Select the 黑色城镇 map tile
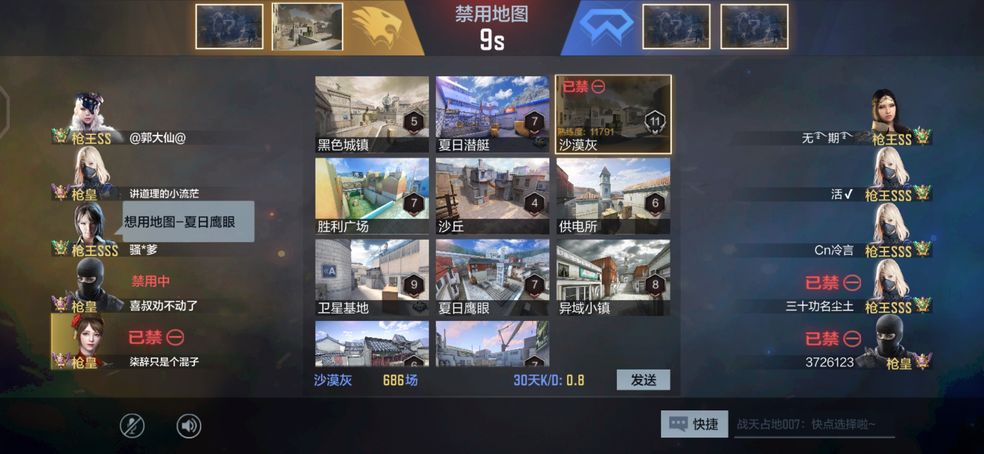The image size is (984, 454). point(372,113)
